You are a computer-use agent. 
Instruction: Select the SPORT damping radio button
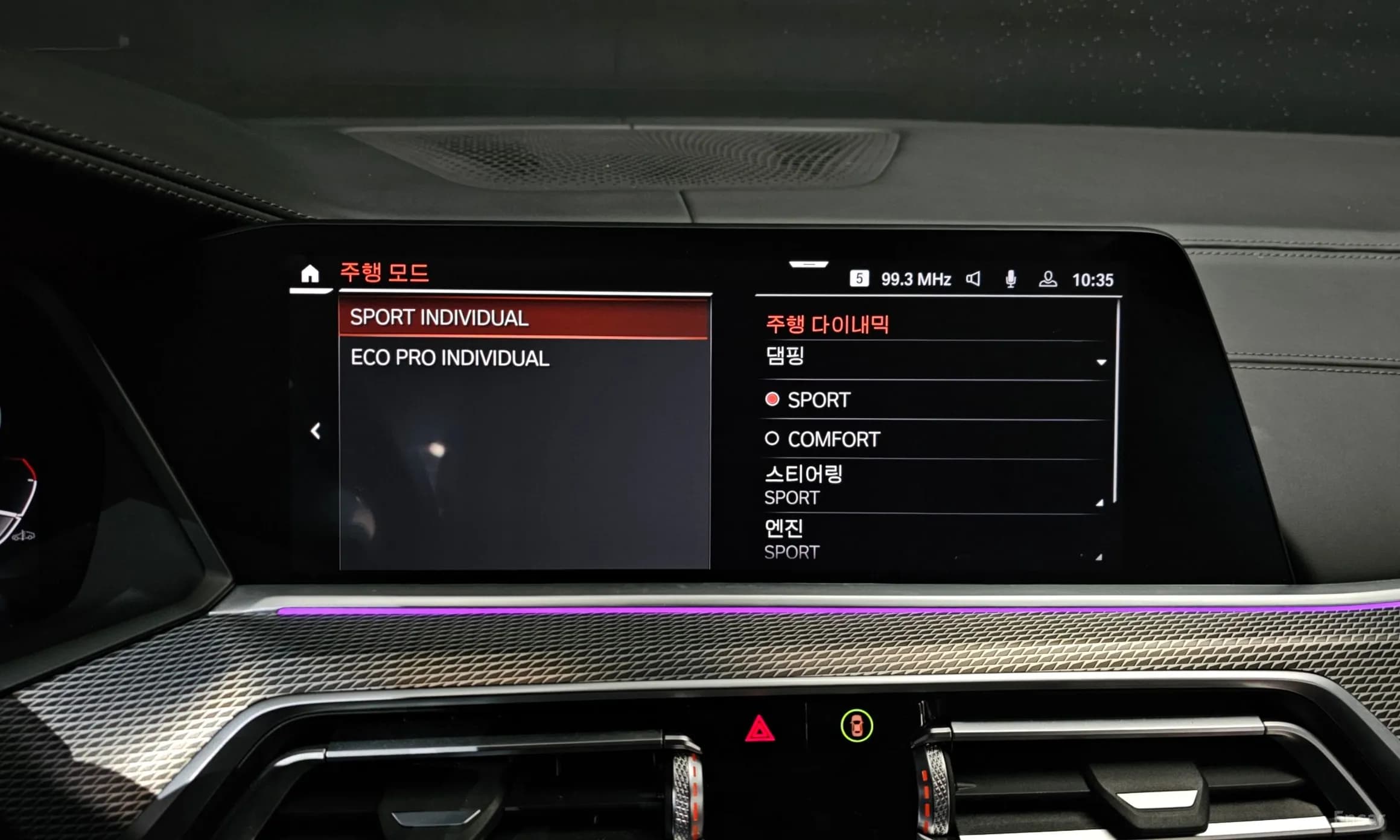pos(774,399)
